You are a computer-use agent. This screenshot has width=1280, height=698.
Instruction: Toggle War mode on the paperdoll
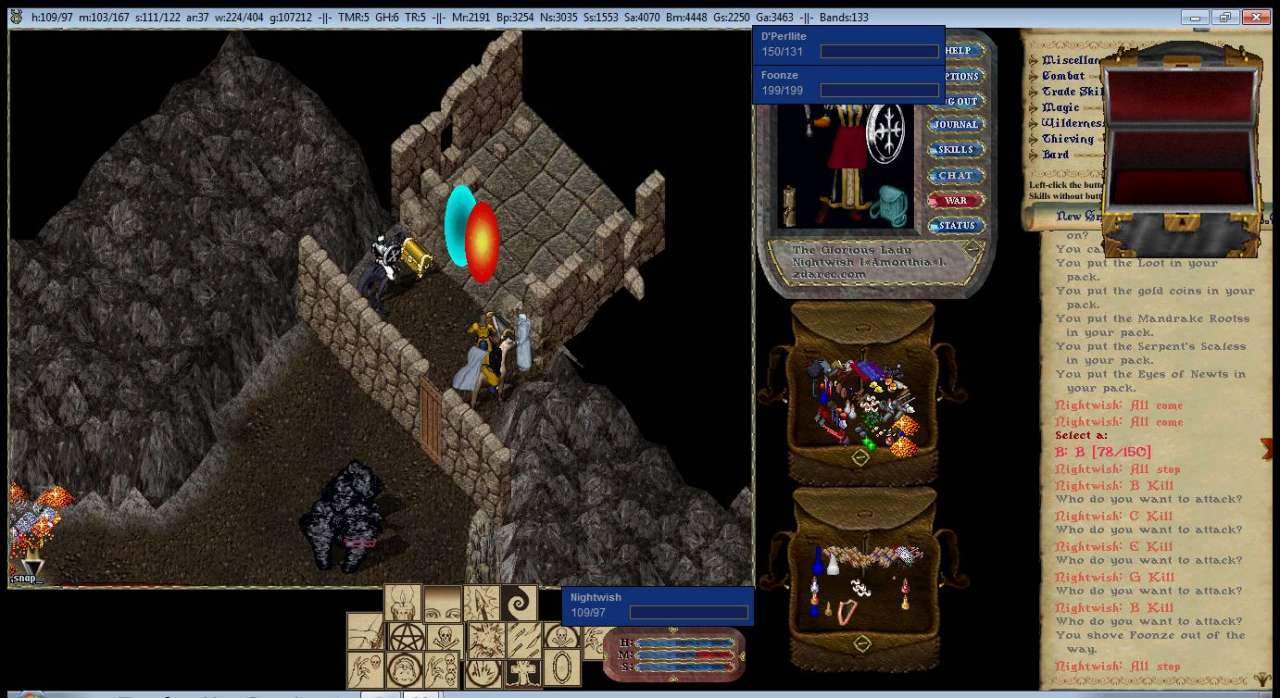tap(955, 200)
